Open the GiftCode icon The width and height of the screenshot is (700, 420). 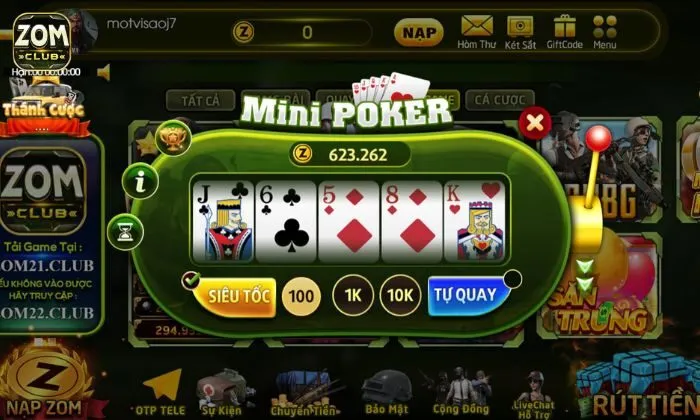[565, 31]
